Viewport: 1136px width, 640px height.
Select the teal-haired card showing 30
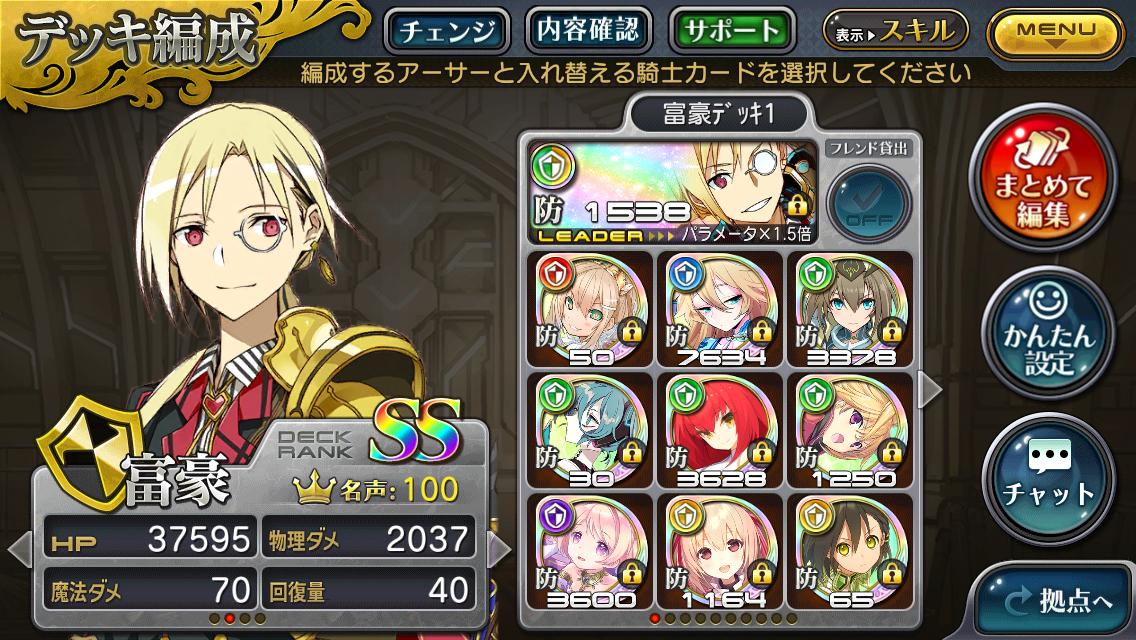click(589, 431)
